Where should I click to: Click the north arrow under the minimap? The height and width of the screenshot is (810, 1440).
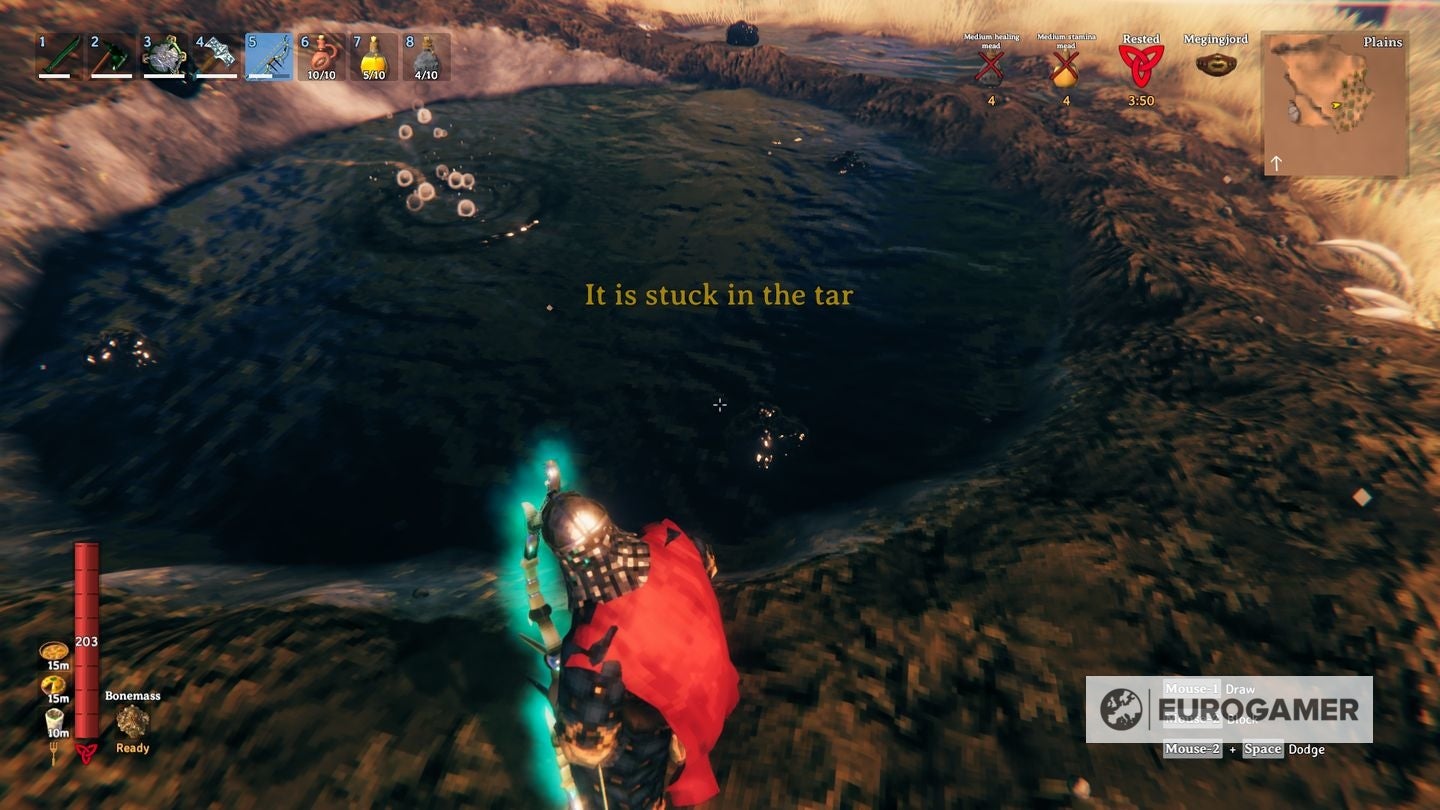[1277, 162]
